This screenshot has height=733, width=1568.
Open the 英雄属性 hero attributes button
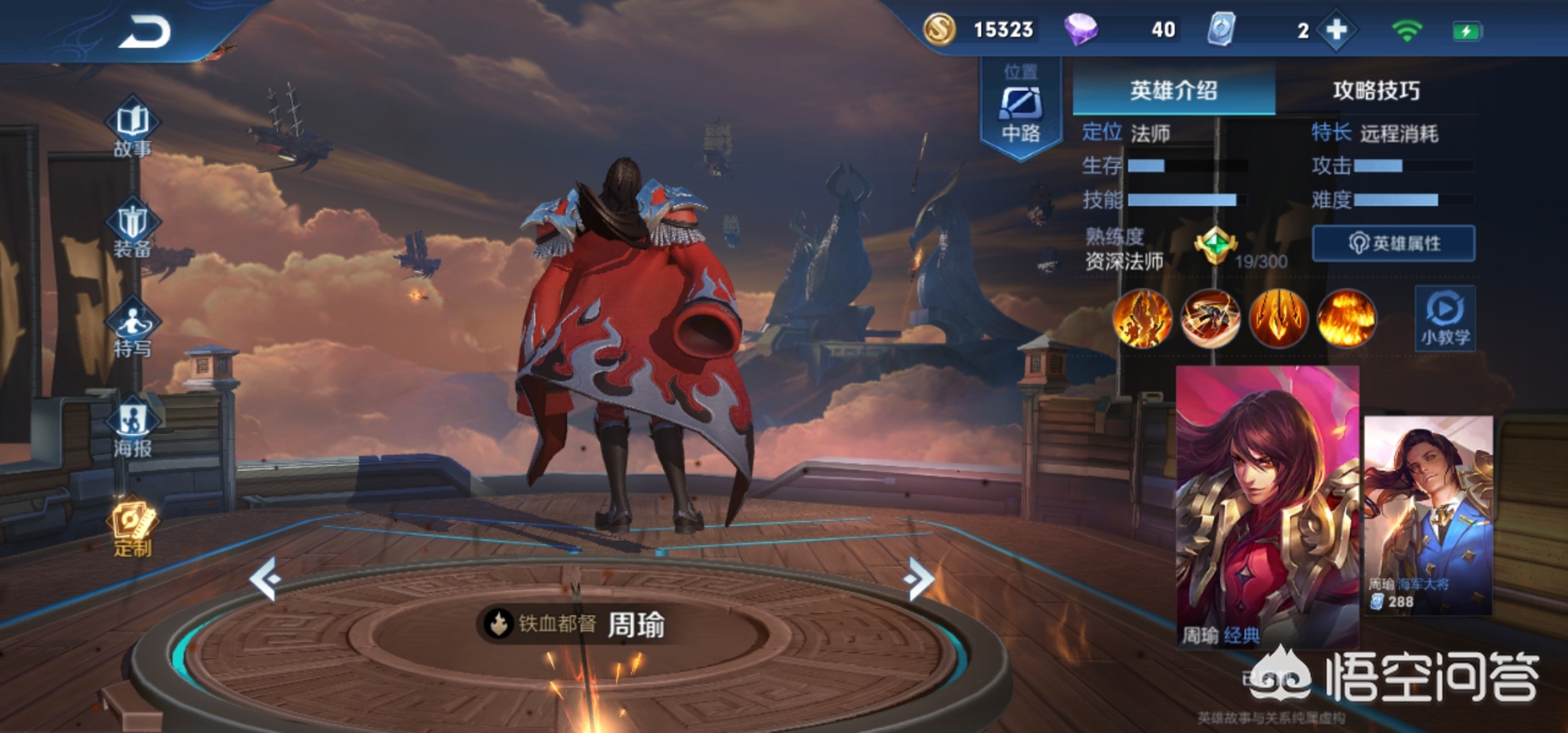click(1393, 243)
